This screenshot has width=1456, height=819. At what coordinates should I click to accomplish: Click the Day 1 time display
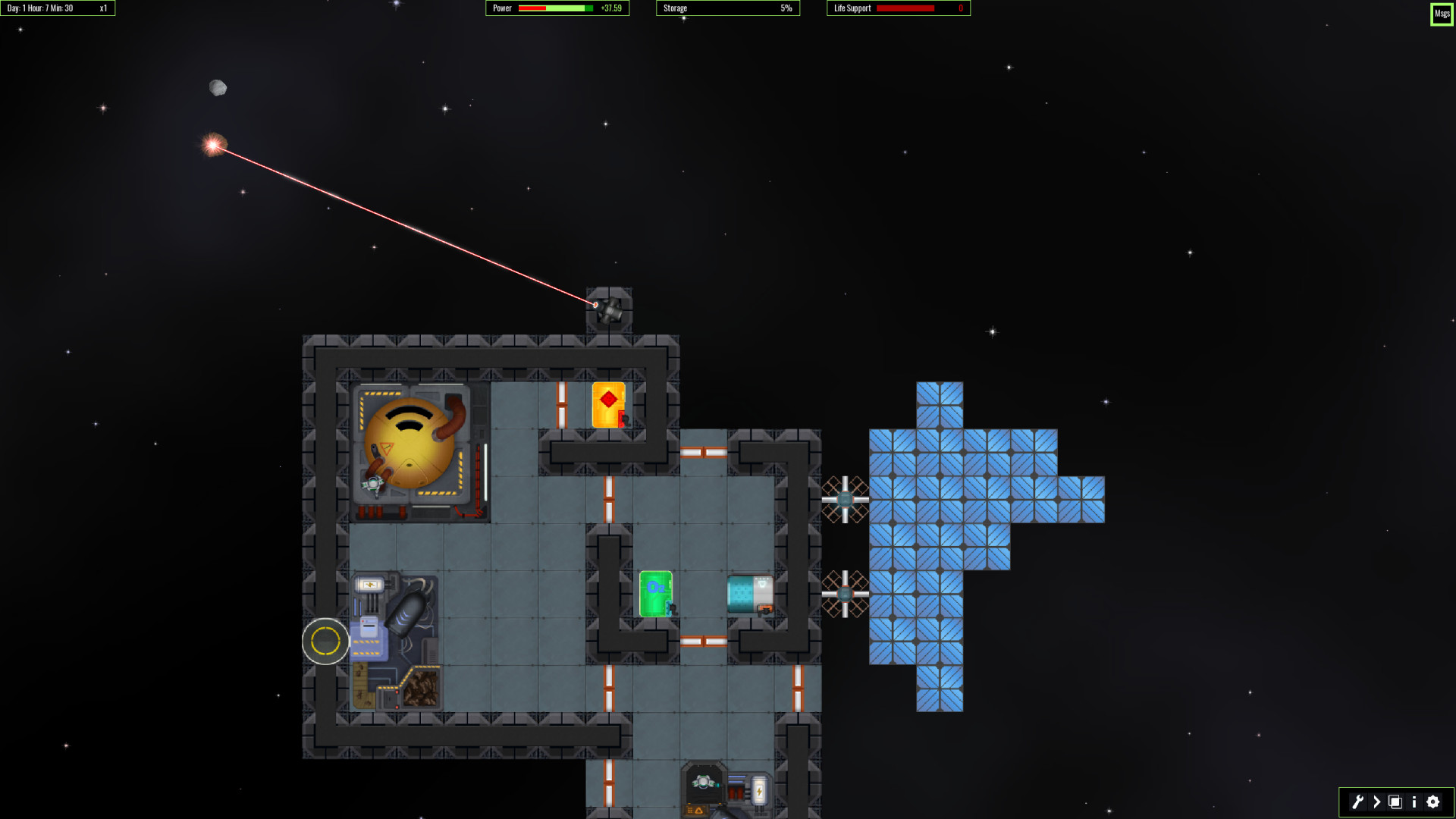tap(42, 8)
